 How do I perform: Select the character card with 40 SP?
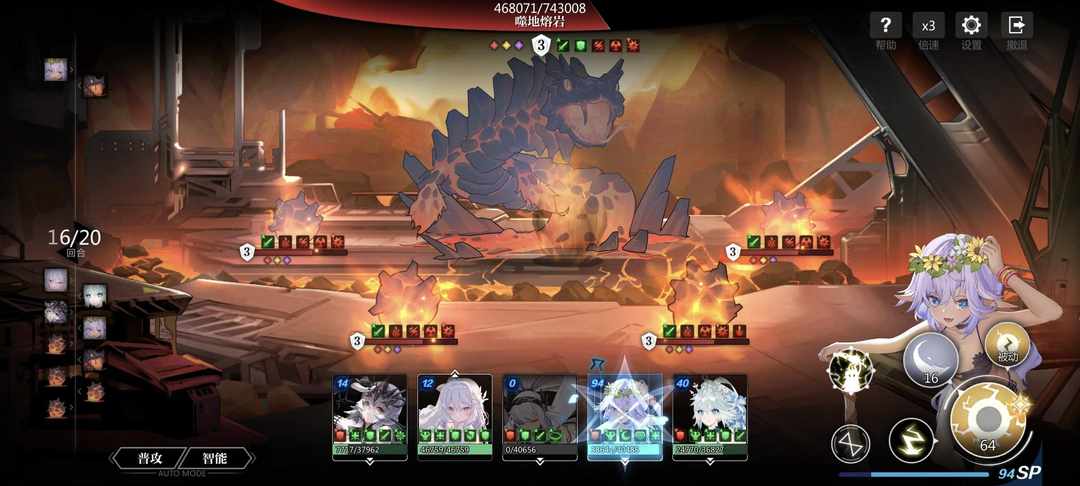click(709, 416)
